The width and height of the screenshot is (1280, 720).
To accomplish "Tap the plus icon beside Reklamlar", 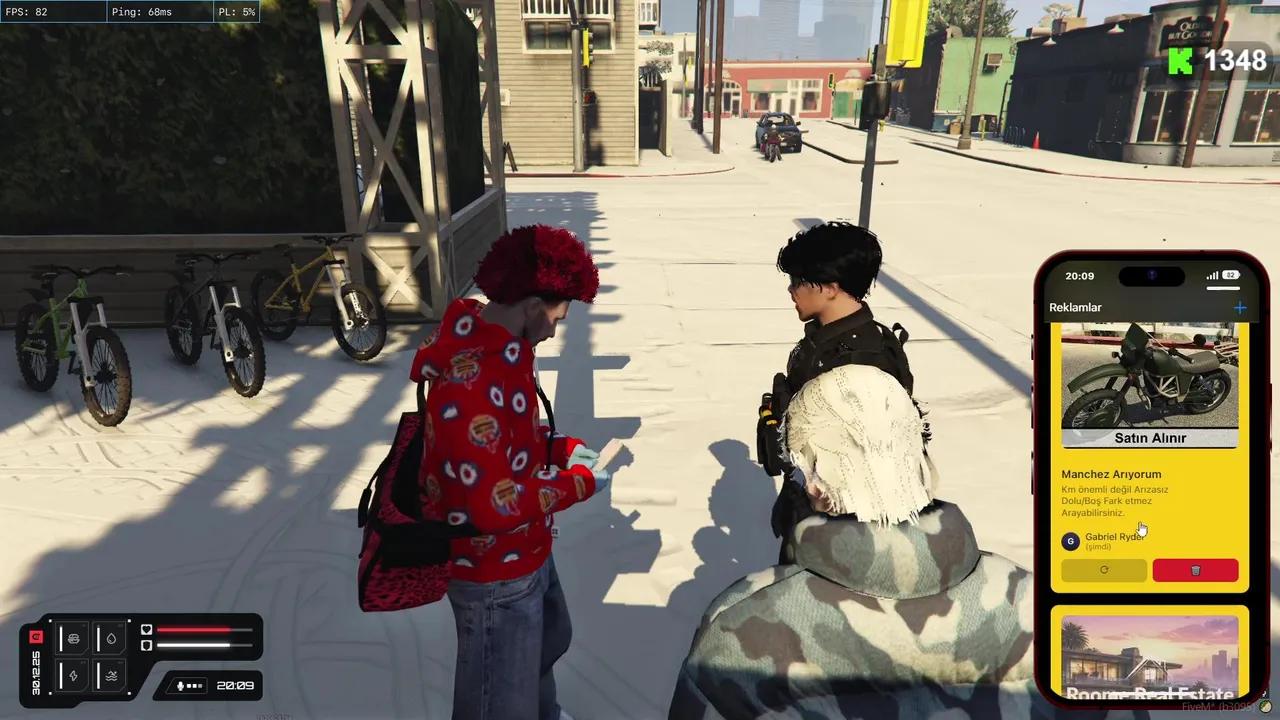I will [1241, 307].
